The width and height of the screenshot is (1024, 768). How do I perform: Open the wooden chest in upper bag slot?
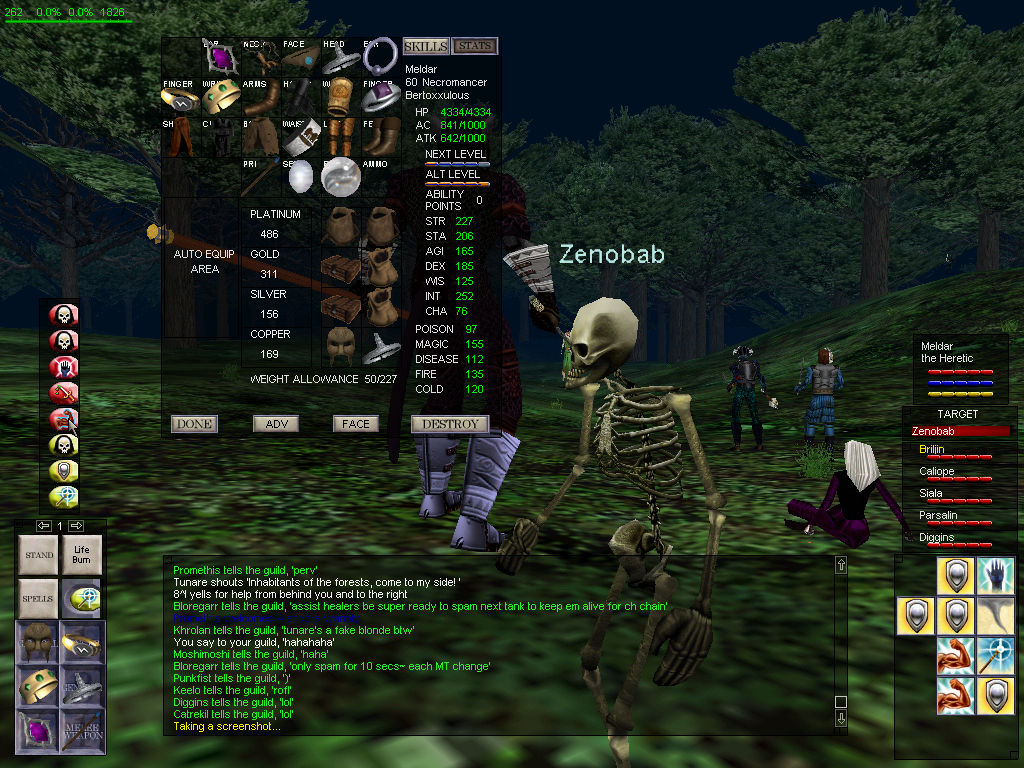pos(341,266)
